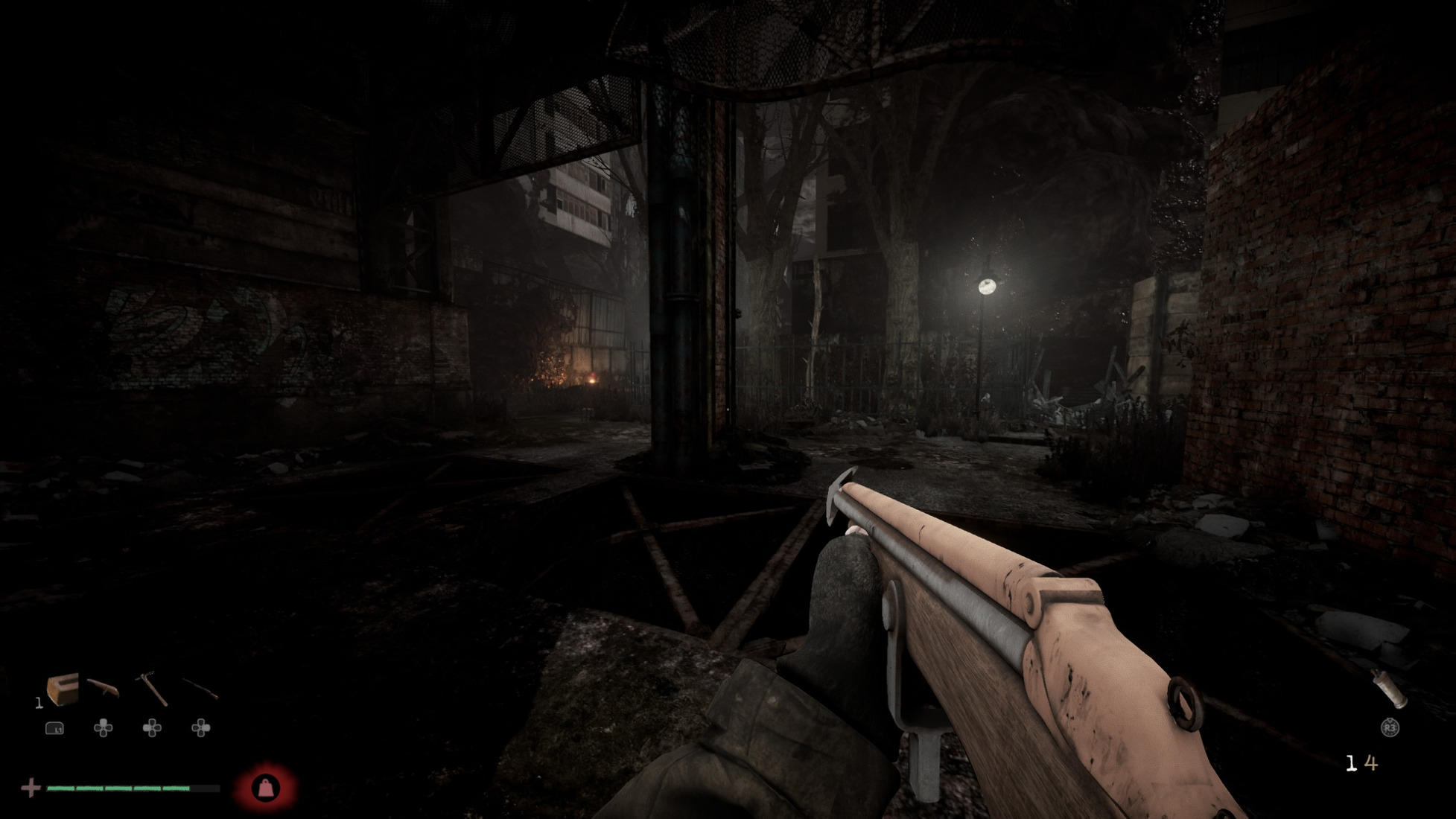Select the brick item in the quick slots

point(62,689)
